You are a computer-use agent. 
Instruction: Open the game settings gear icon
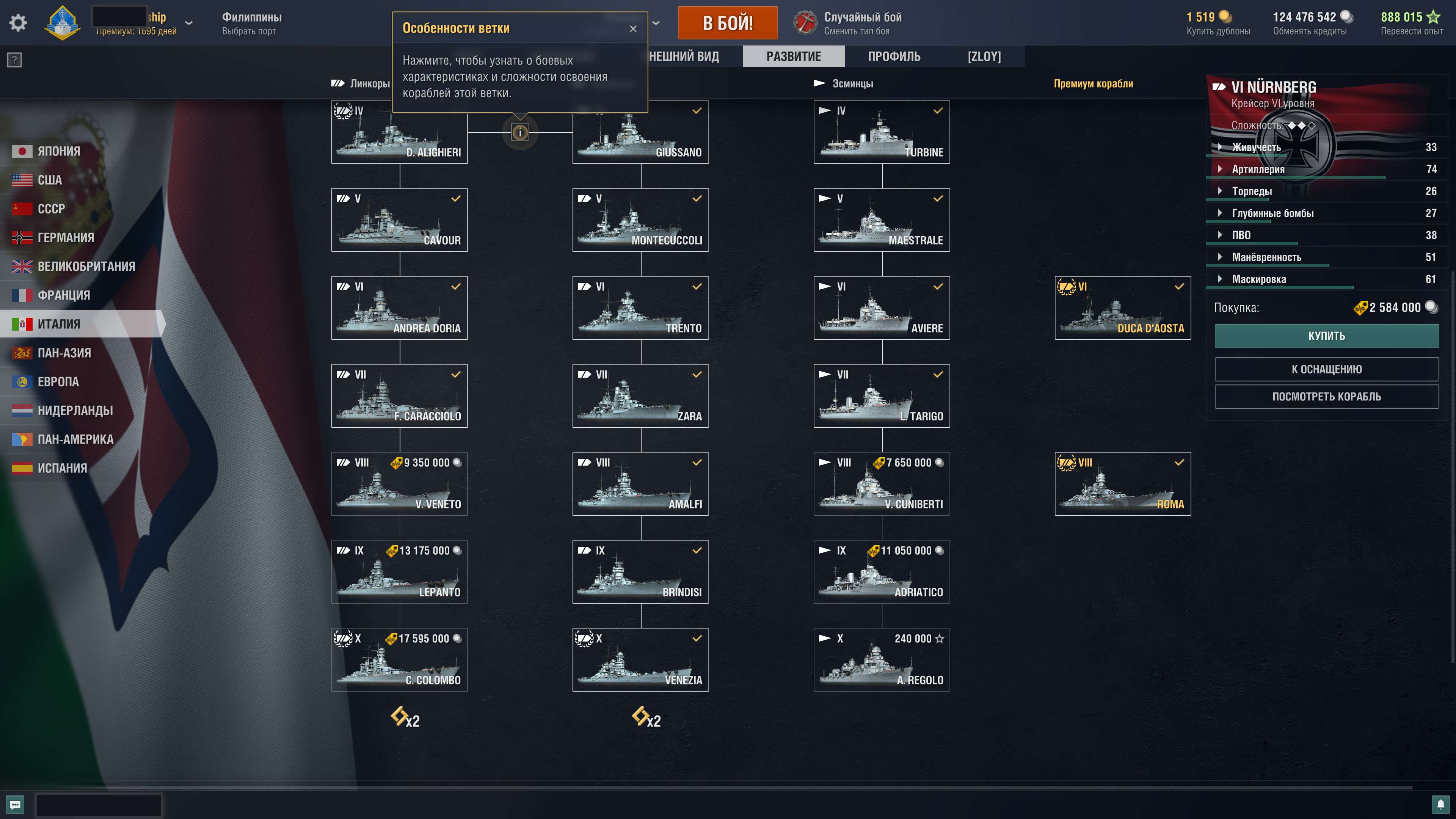[19, 23]
